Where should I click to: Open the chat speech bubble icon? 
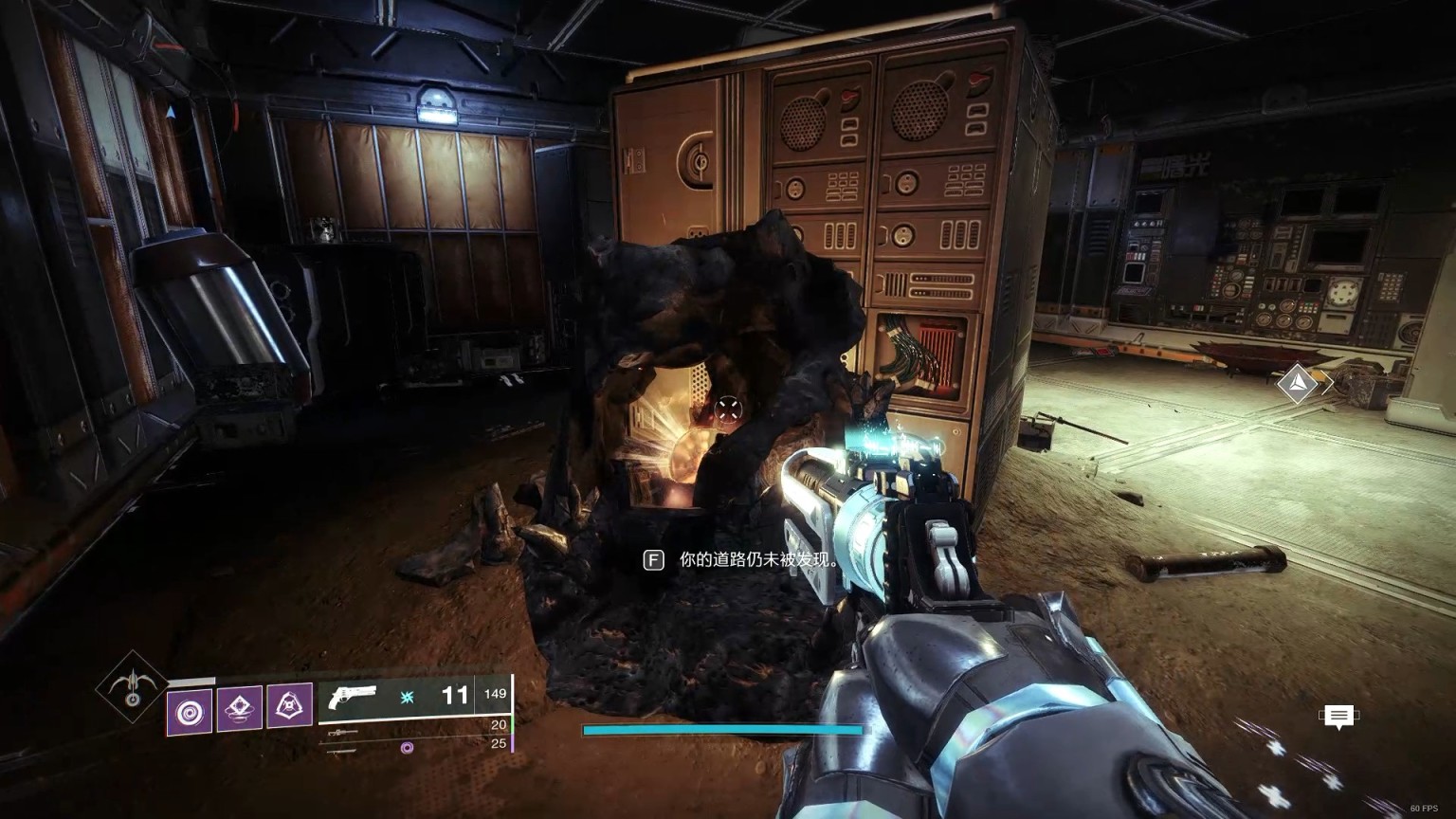pos(1338,717)
